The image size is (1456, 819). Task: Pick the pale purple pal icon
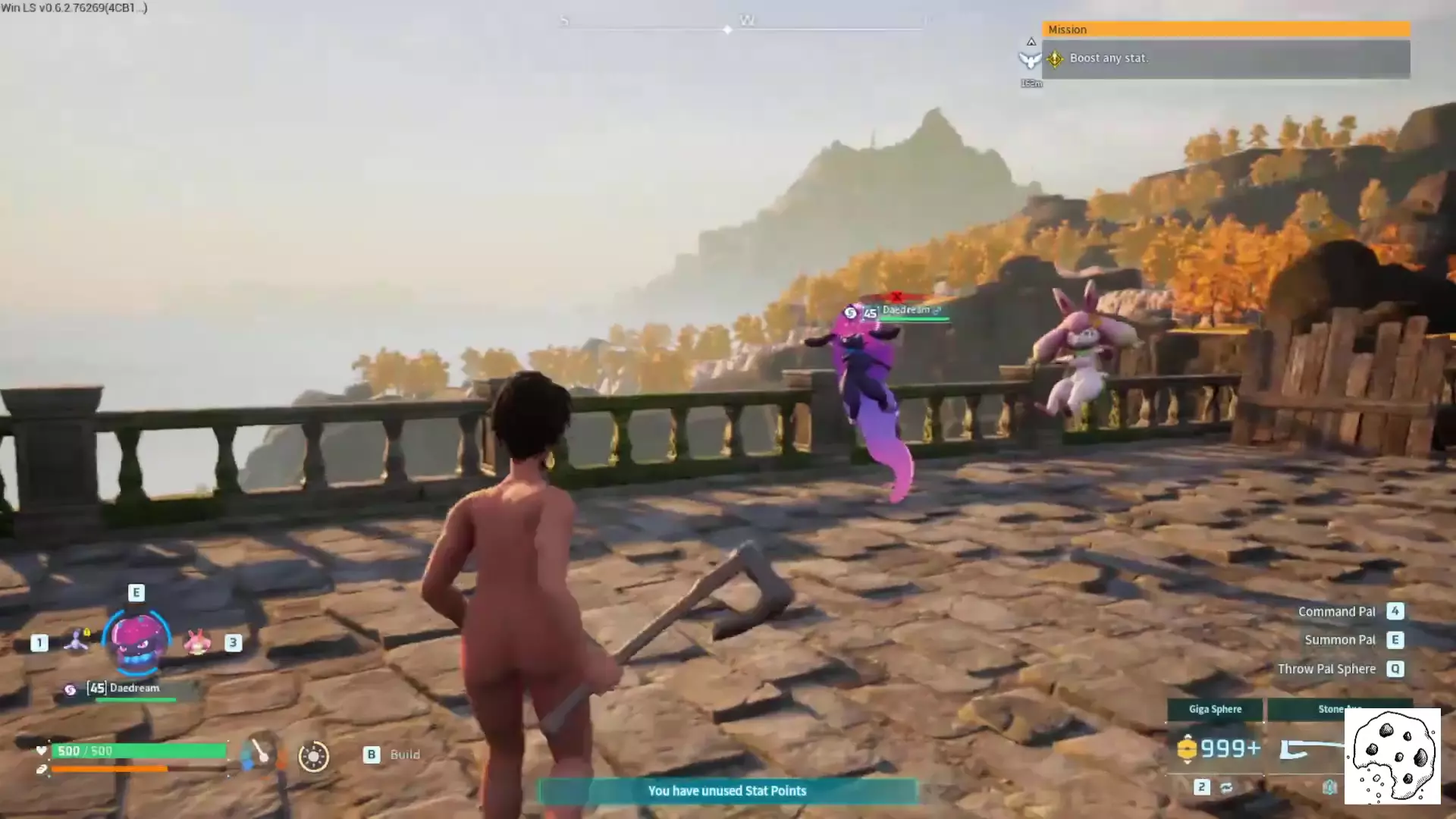77,642
